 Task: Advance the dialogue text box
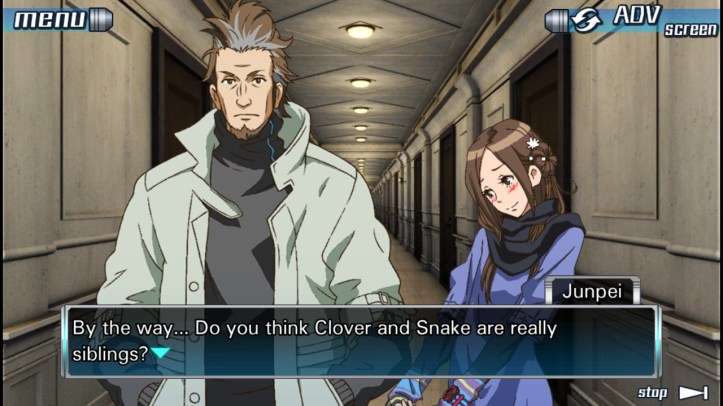point(360,340)
